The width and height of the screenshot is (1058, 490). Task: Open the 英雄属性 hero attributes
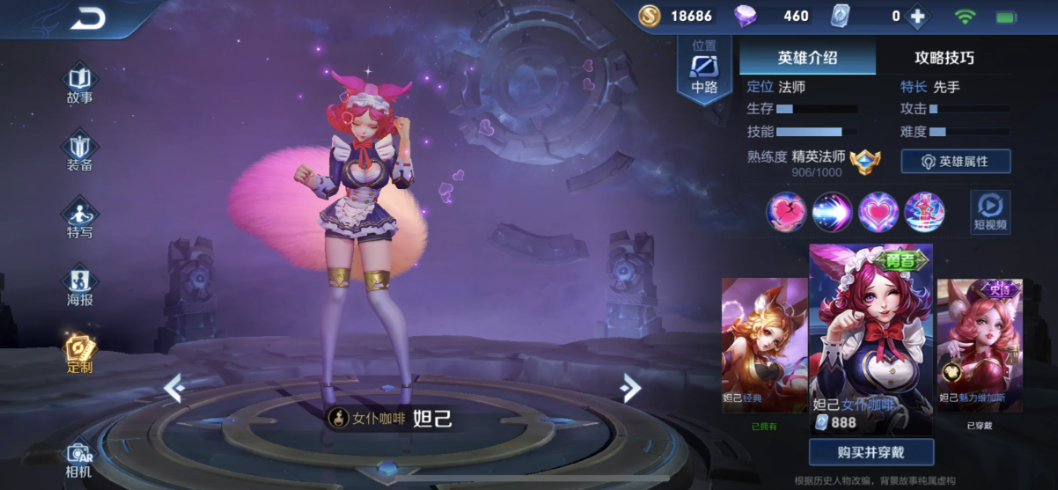click(x=955, y=162)
